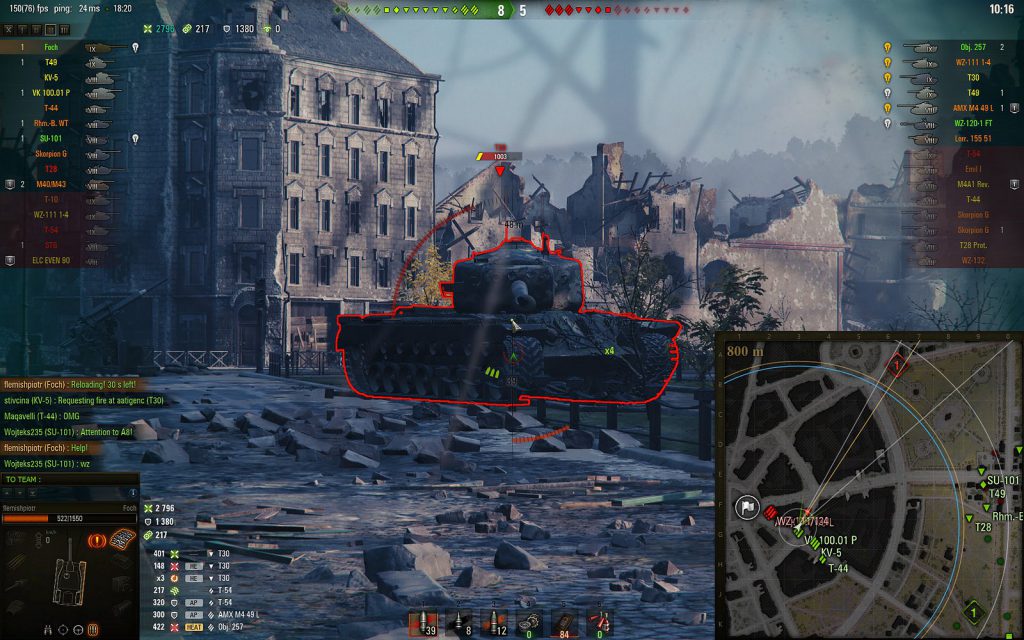Image resolution: width=1024 pixels, height=640 pixels.
Task: Select Obj. 257 in the enemy team list
Action: (972, 47)
